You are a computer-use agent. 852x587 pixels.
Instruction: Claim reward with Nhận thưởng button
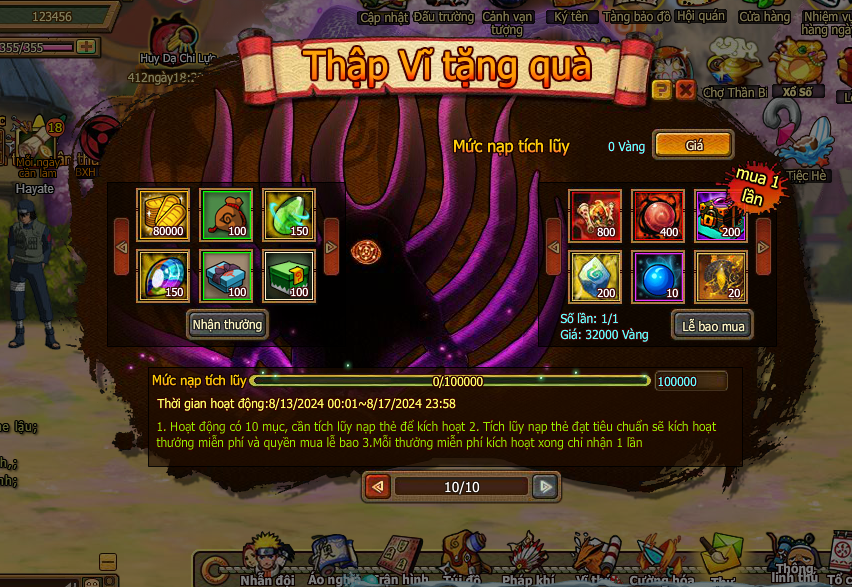pyautogui.click(x=227, y=324)
